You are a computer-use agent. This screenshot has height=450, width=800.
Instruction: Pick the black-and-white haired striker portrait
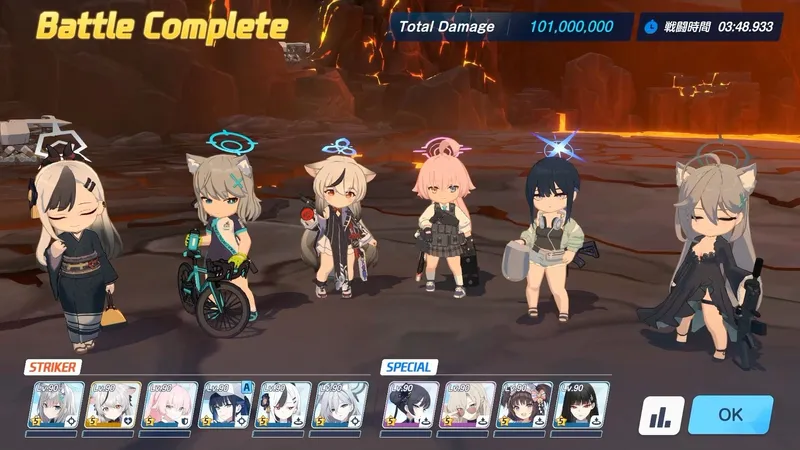coord(280,405)
